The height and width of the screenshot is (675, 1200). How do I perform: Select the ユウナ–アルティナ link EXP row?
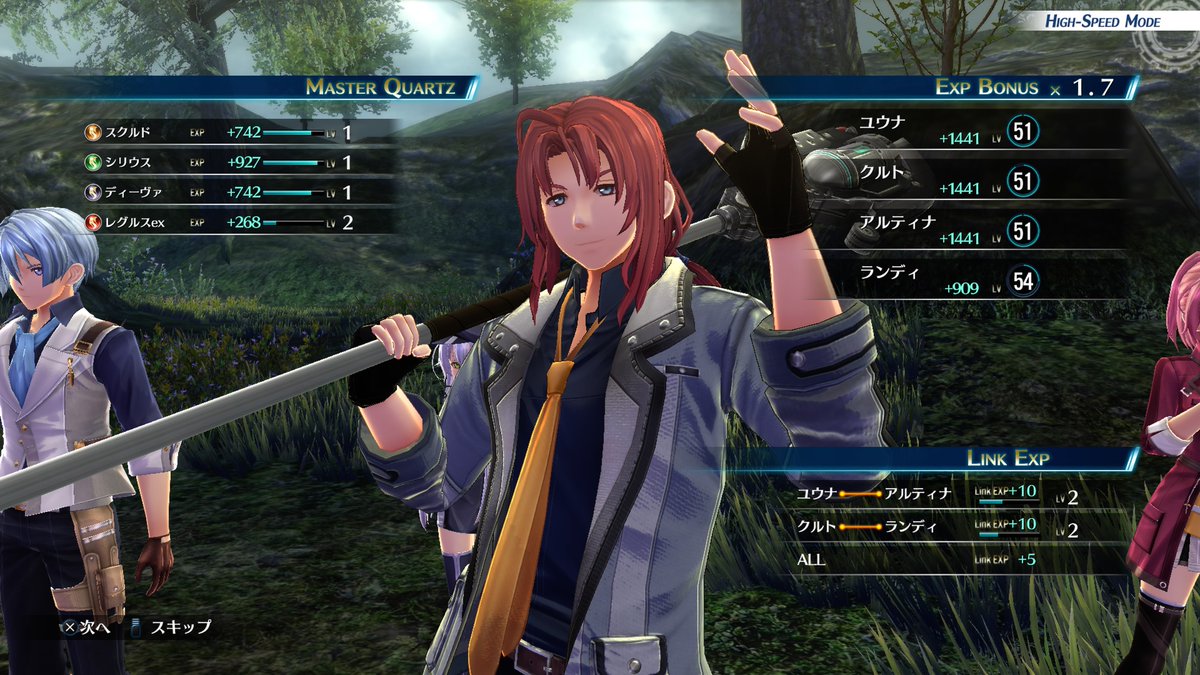pyautogui.click(x=935, y=494)
